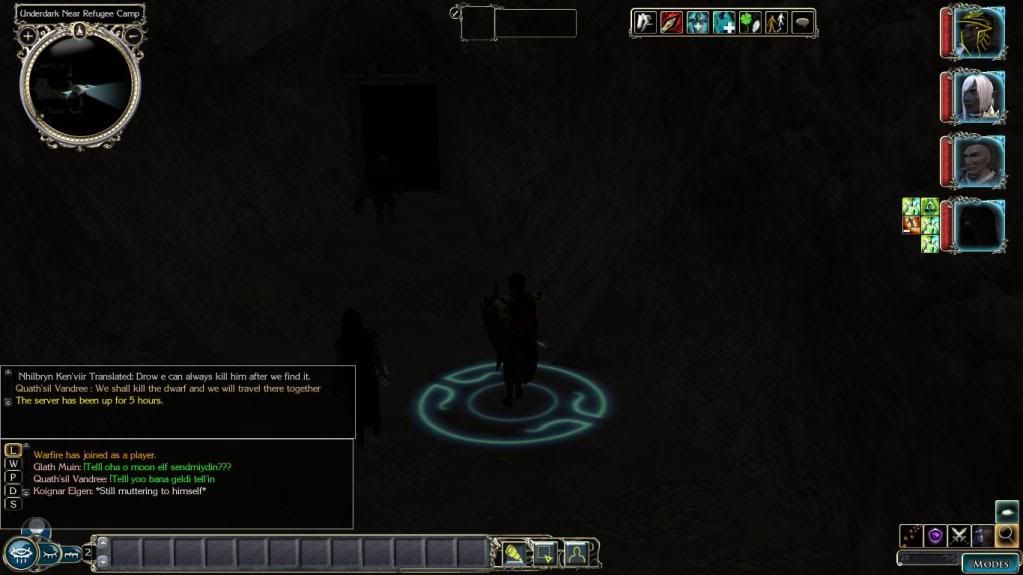
Task: Switch chat to the D channel
Action: pos(13,491)
